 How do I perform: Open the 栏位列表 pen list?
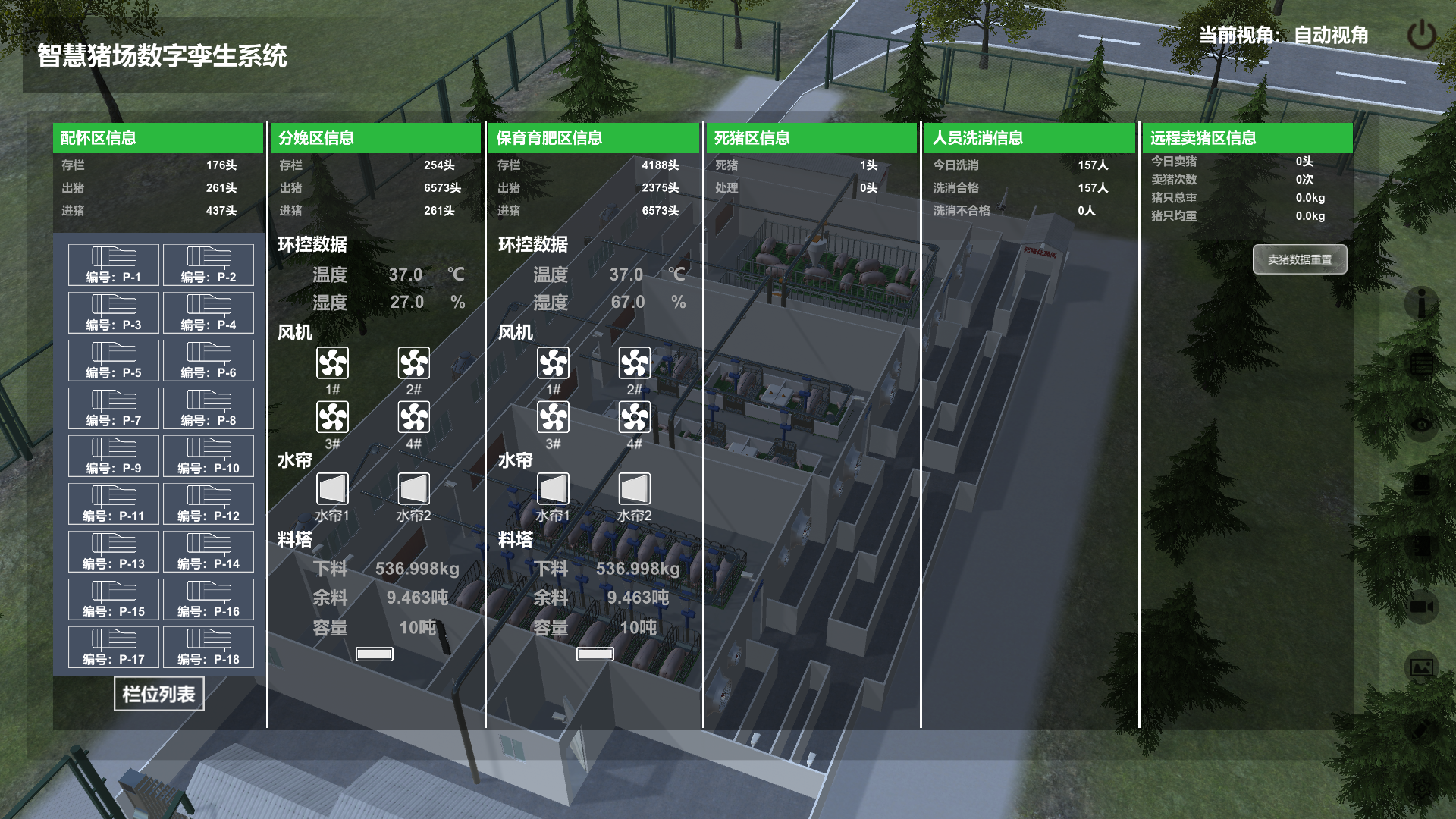tap(159, 694)
